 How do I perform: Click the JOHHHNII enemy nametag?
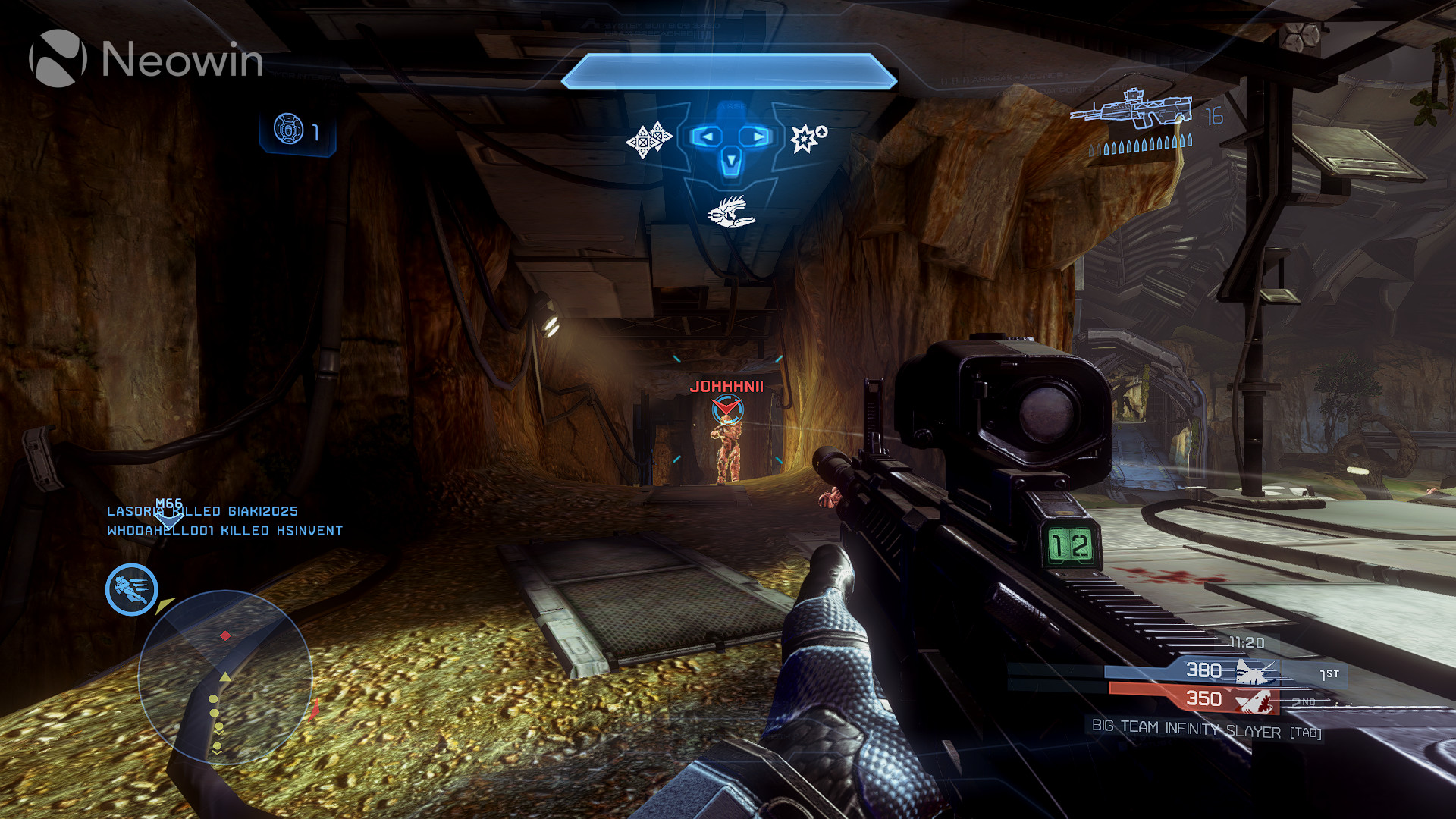coord(726,387)
